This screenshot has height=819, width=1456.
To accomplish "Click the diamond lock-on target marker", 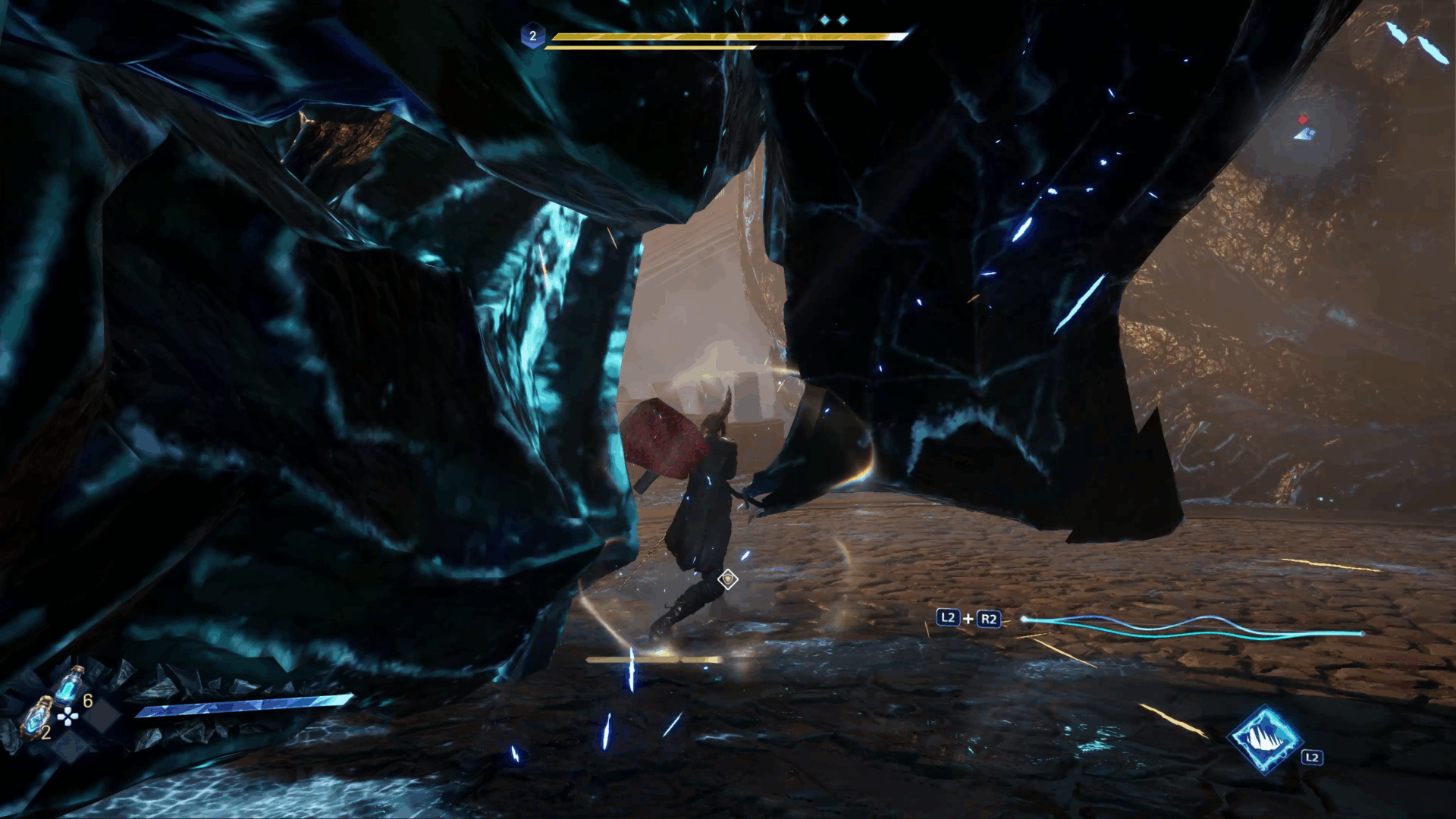I will (728, 580).
